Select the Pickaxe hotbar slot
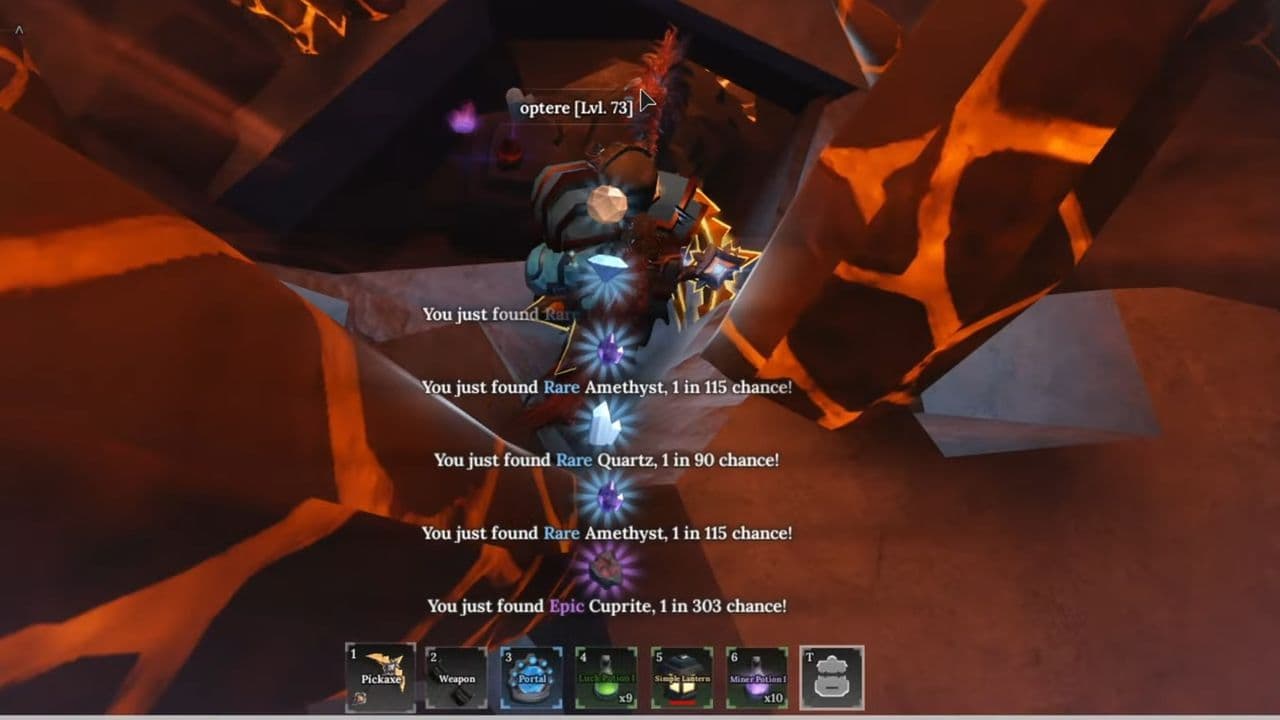The image size is (1280, 720). [381, 677]
